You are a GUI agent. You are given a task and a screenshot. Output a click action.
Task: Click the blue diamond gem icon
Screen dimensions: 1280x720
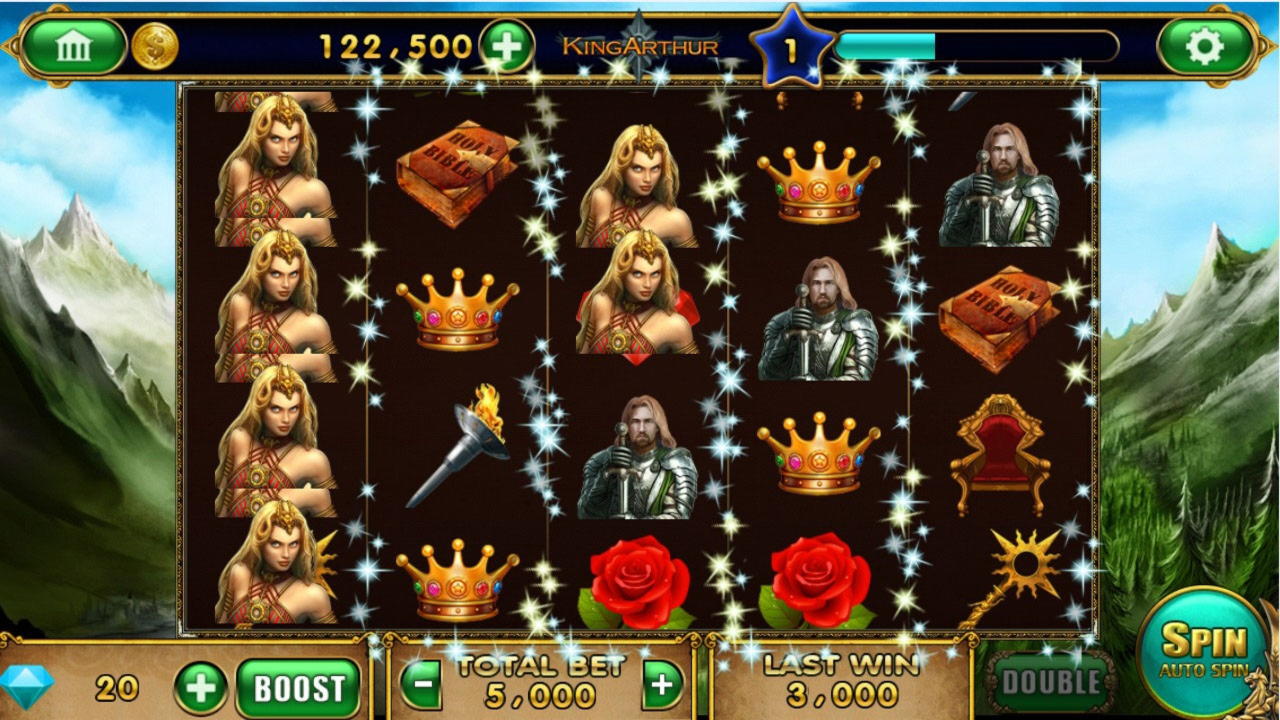(x=27, y=686)
